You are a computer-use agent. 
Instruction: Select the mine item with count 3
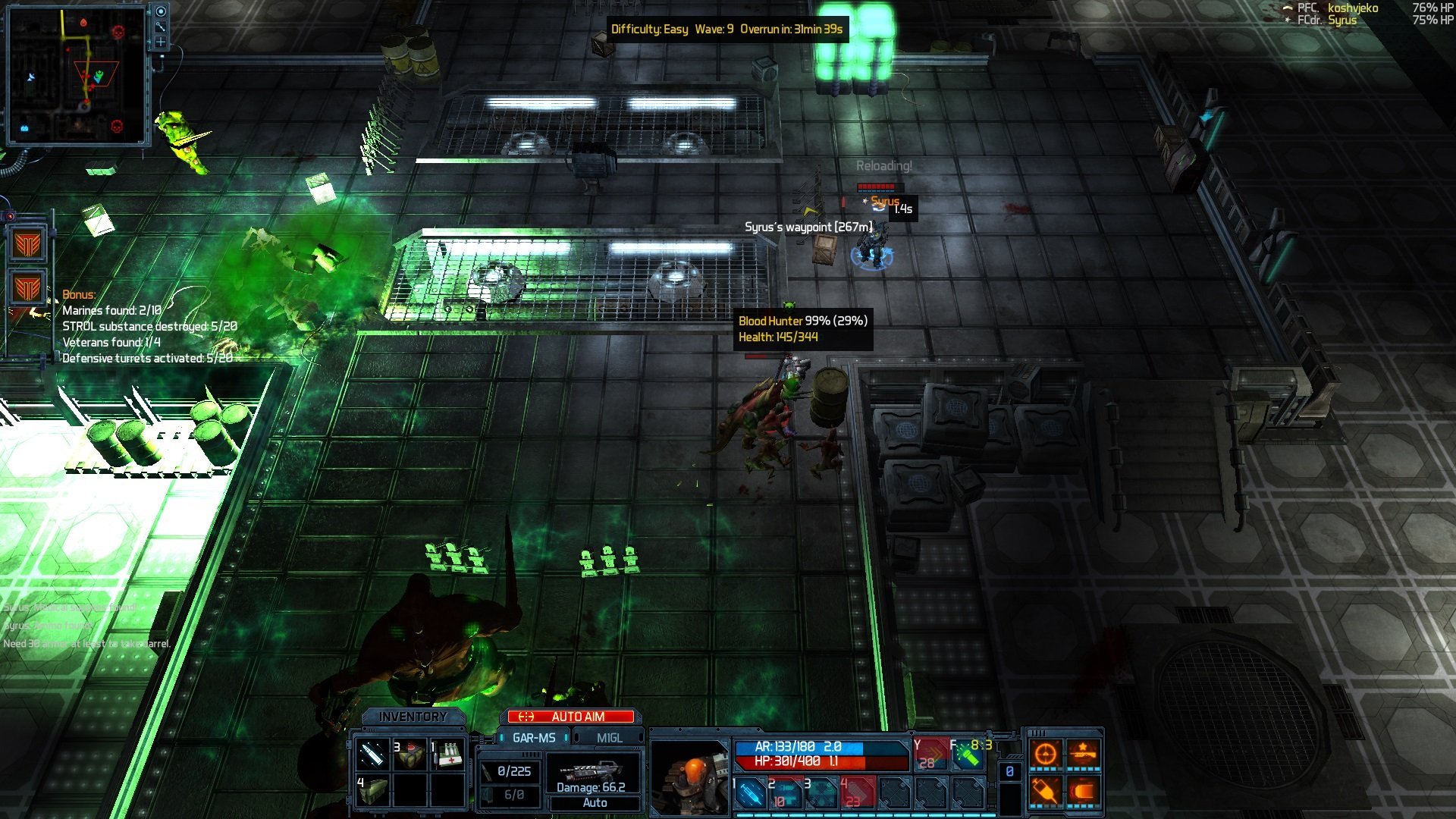coord(410,755)
